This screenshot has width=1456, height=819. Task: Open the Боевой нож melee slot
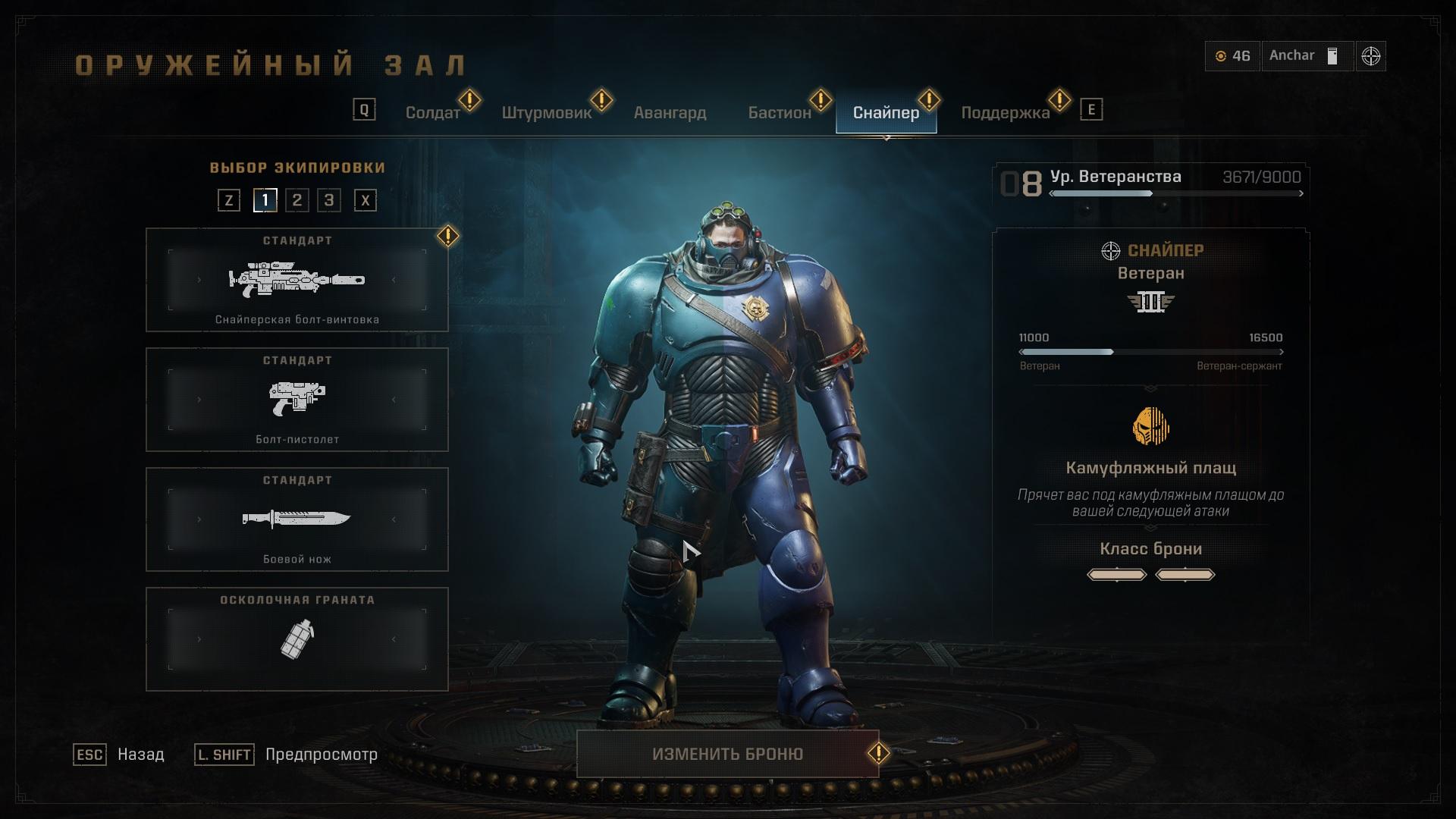[297, 519]
